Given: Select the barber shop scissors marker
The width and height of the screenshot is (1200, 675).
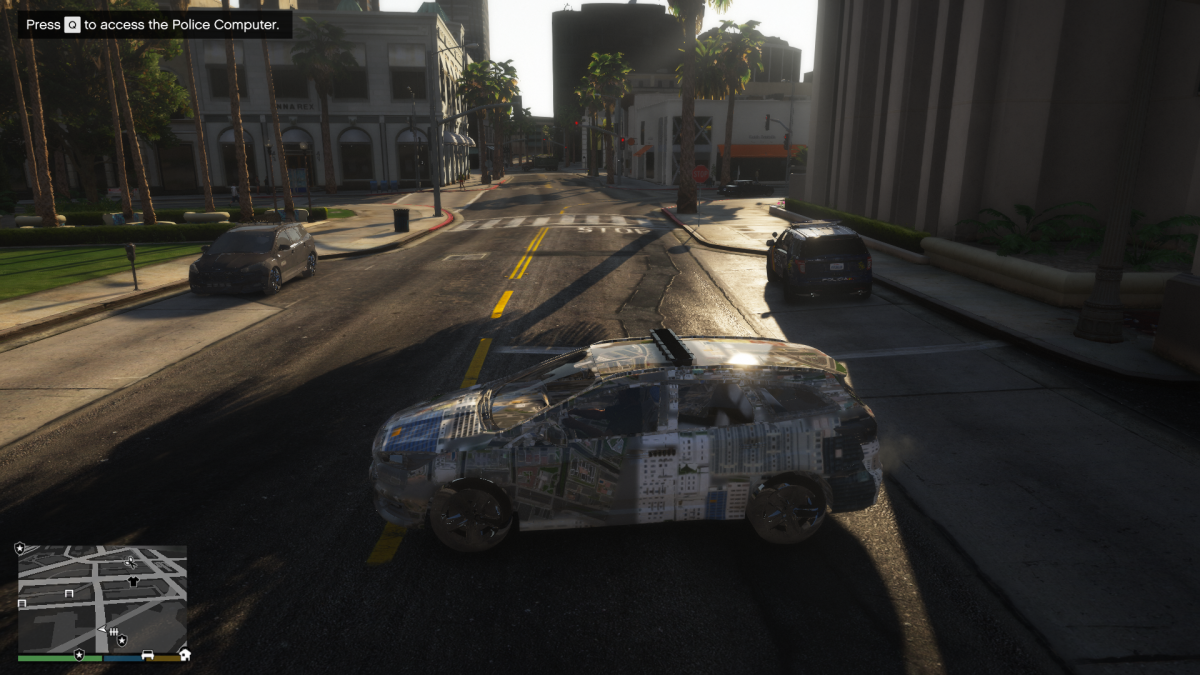Looking at the screenshot, I should point(130,562).
